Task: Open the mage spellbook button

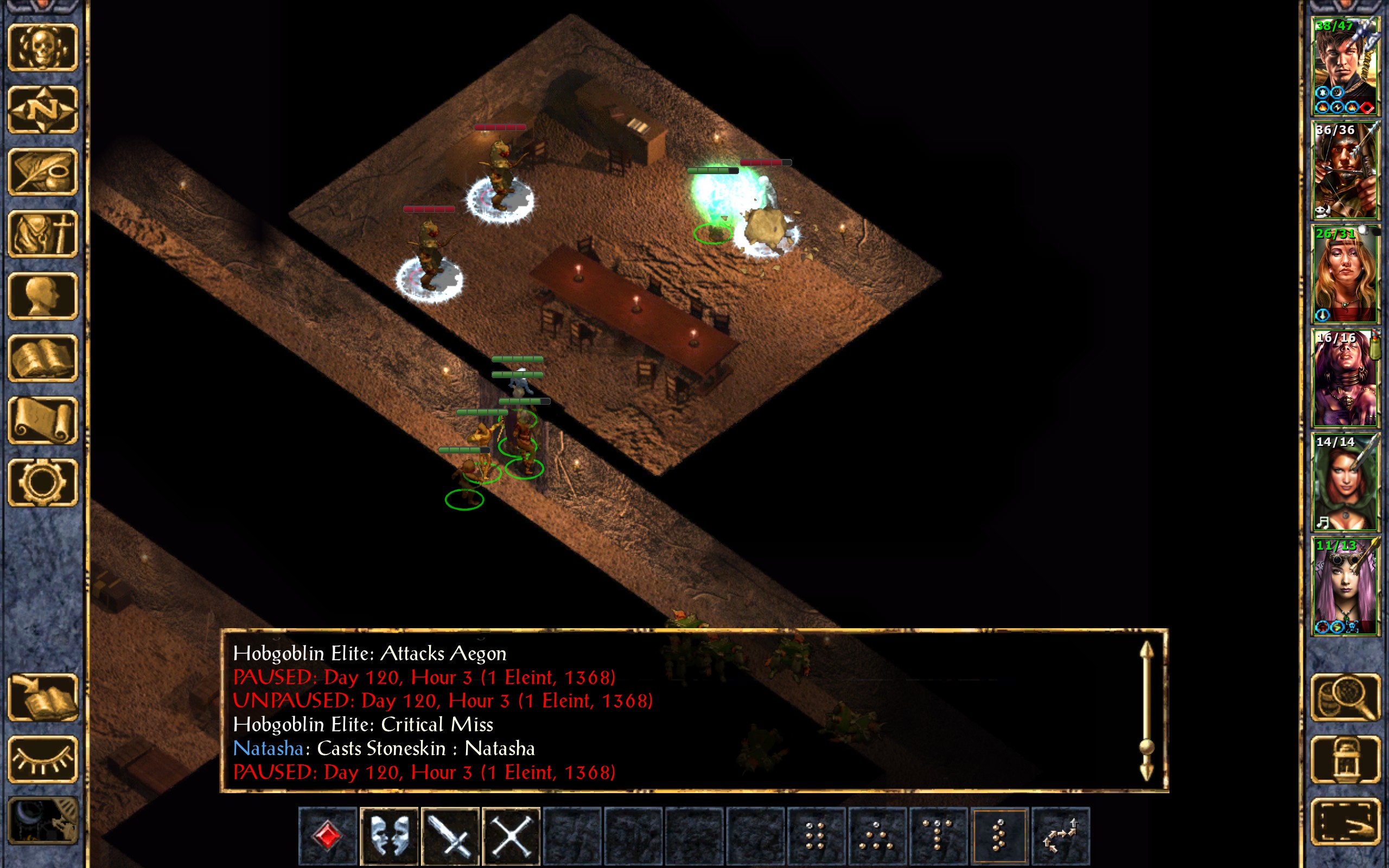Action: 43,358
